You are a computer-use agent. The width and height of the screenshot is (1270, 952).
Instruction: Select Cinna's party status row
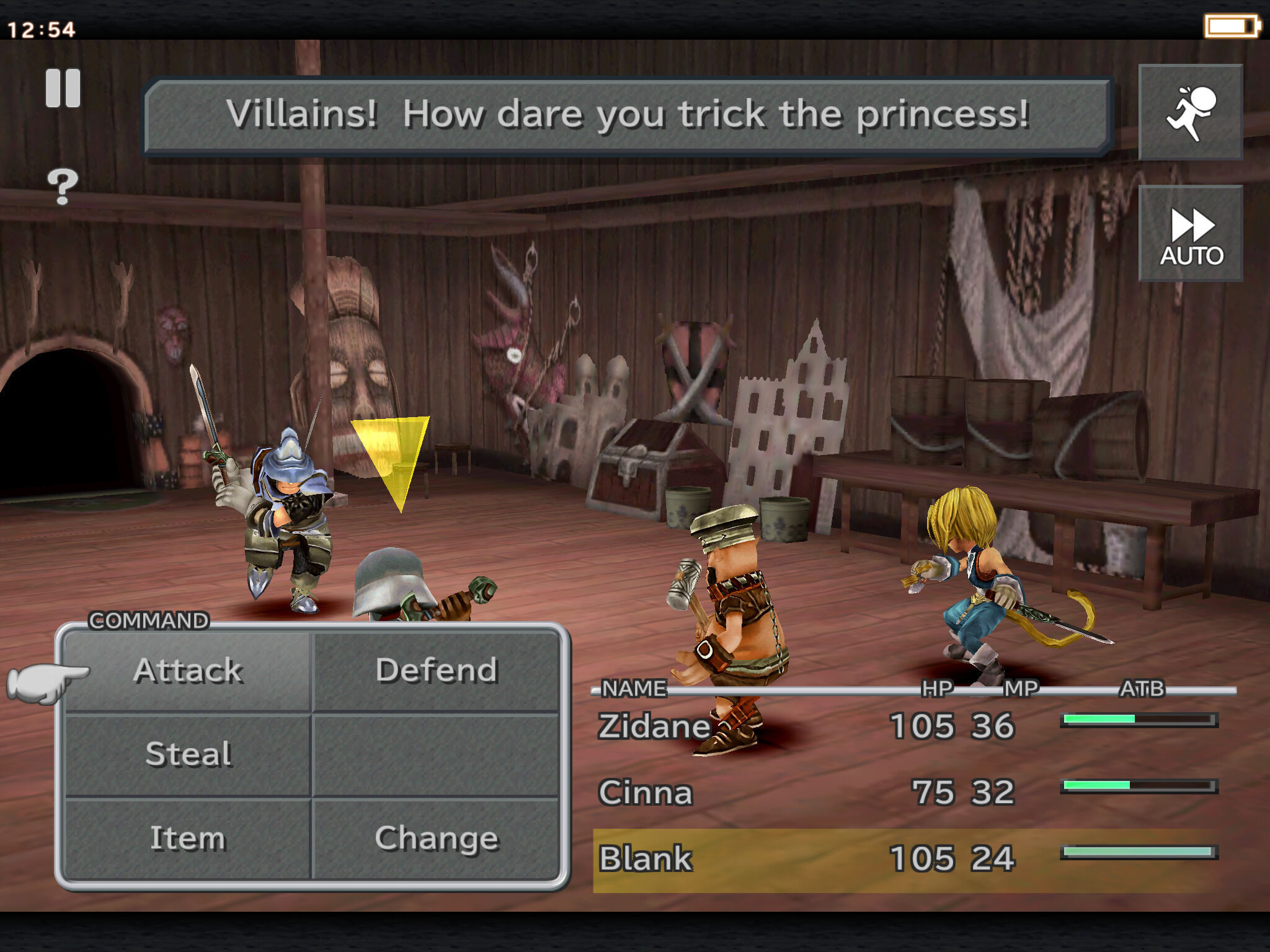(x=646, y=793)
